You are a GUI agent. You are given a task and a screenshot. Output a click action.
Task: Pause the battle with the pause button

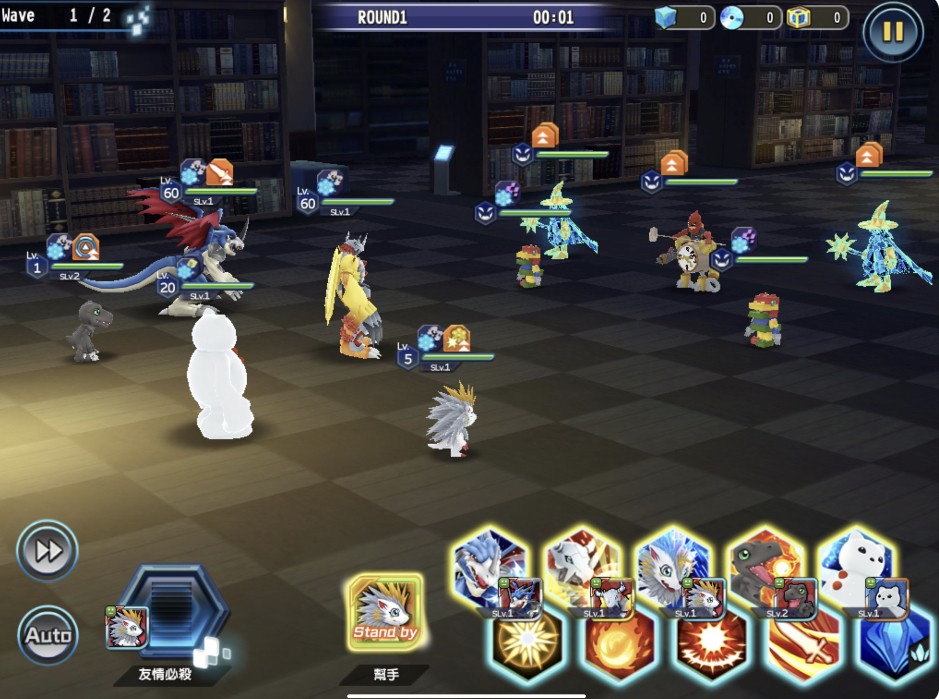click(892, 31)
